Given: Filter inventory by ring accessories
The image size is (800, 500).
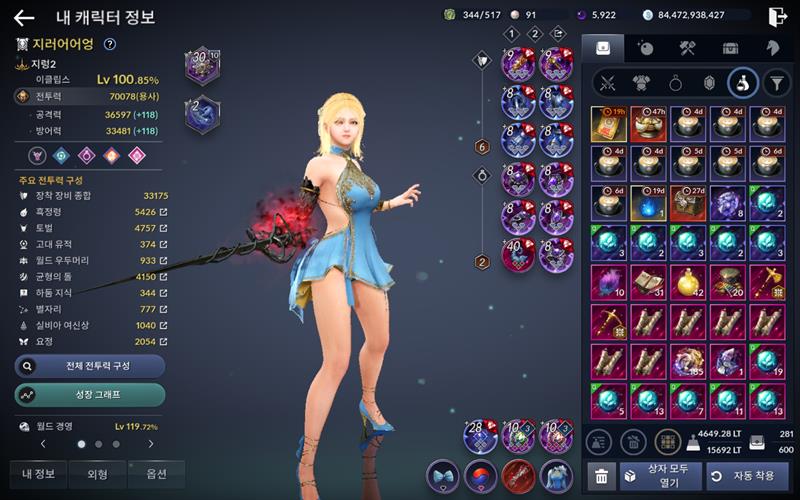Looking at the screenshot, I should click(674, 82).
